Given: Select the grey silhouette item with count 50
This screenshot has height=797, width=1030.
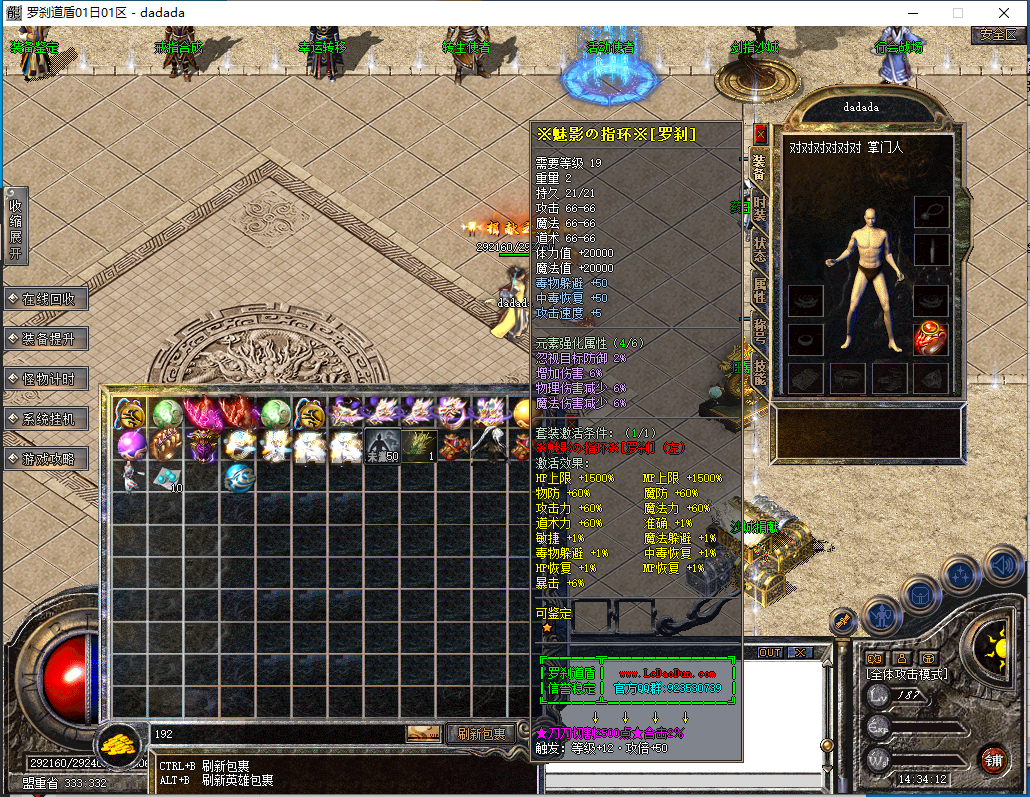Looking at the screenshot, I should [x=382, y=446].
